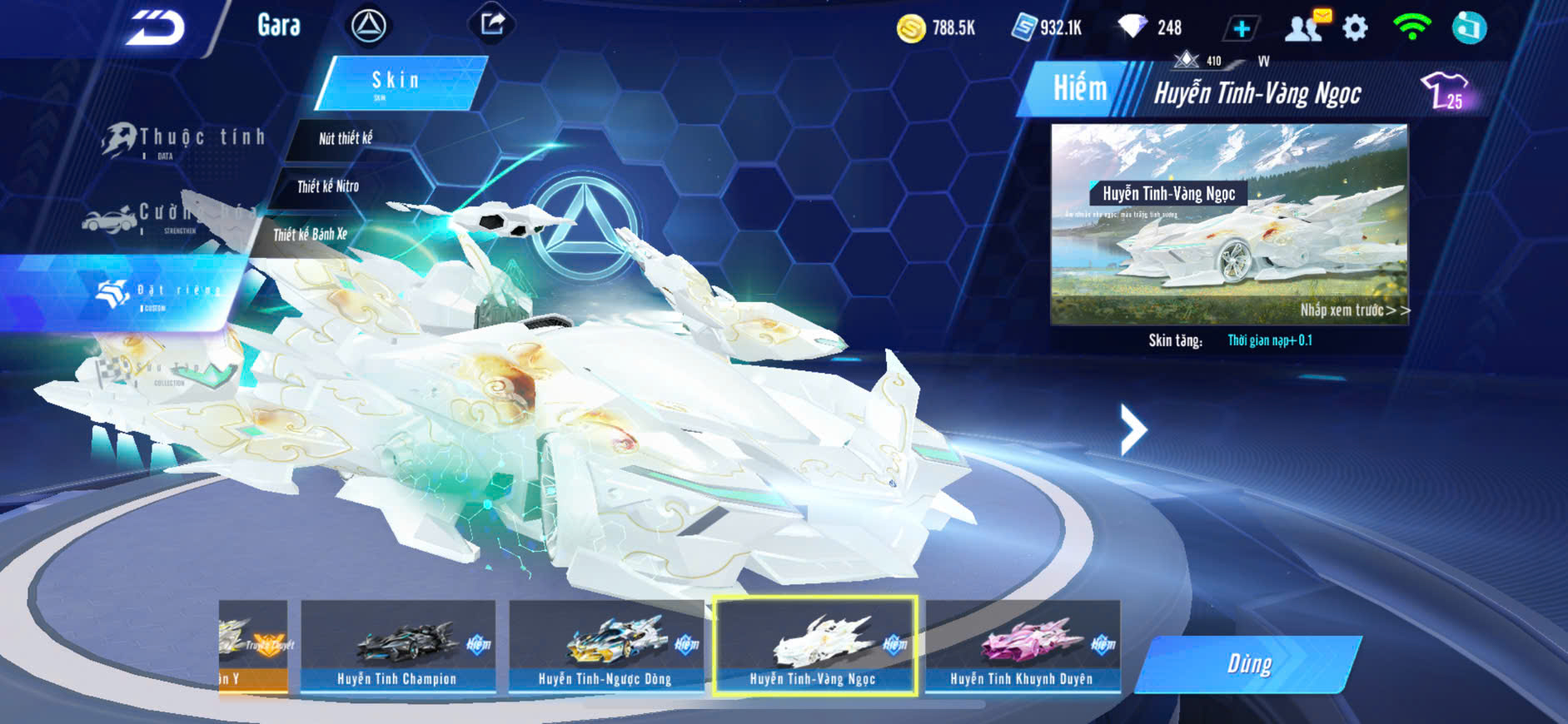Open the friends and mail icon
The image size is (1568, 724).
pos(1305,27)
